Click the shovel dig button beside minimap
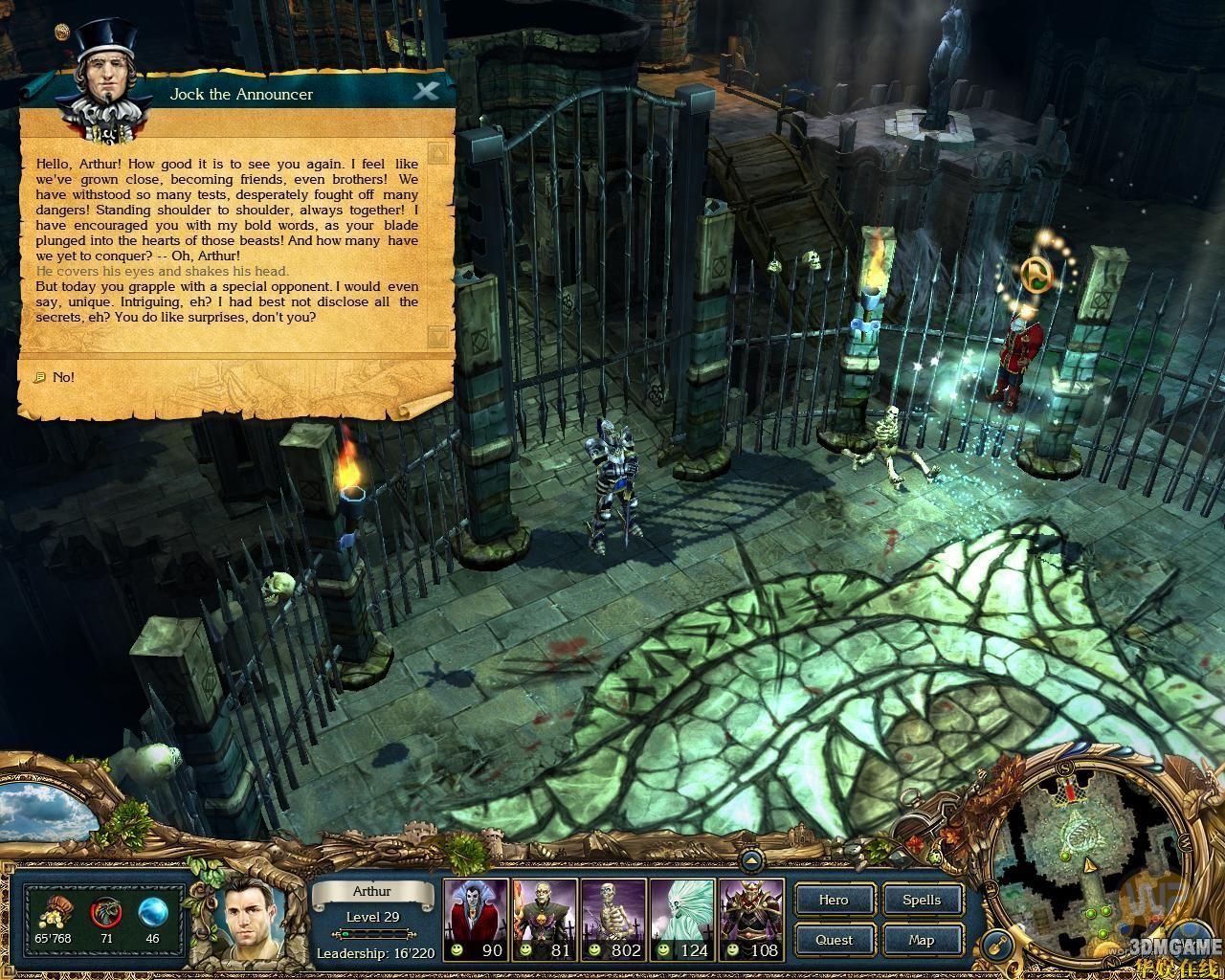Image resolution: width=1225 pixels, height=980 pixels. 998,943
